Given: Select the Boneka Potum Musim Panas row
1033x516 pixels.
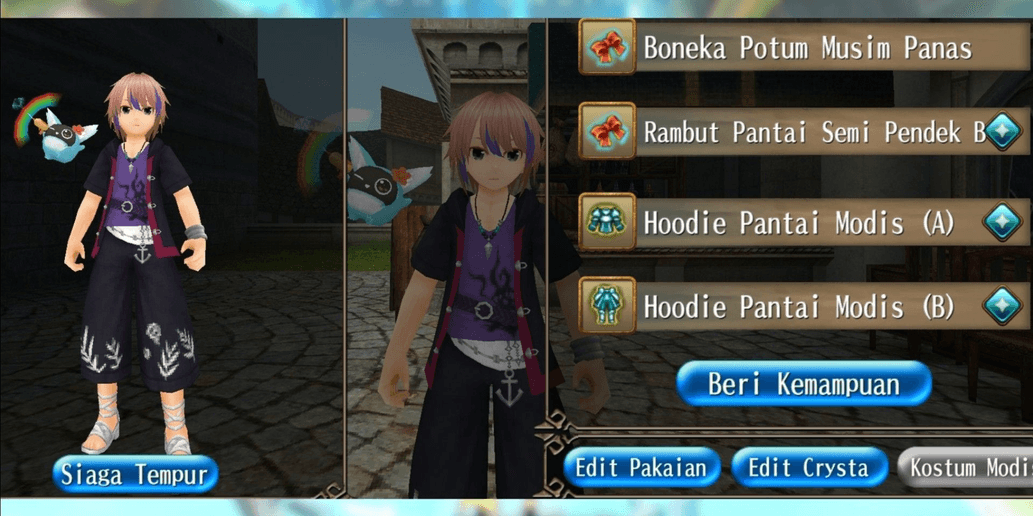Looking at the screenshot, I should click(x=806, y=48).
